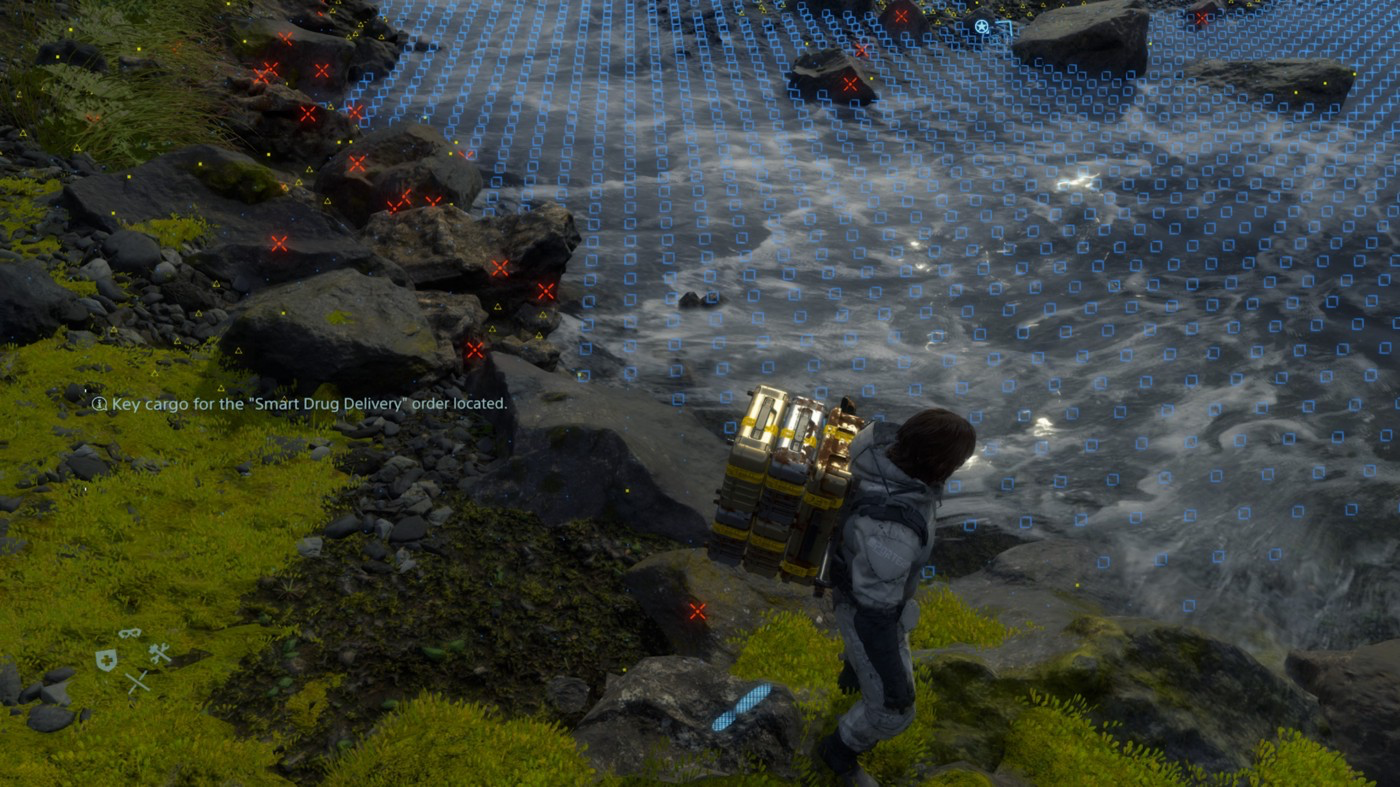The height and width of the screenshot is (787, 1400).
Task: Open the hammer and wrench tools icon
Action: click(x=160, y=653)
